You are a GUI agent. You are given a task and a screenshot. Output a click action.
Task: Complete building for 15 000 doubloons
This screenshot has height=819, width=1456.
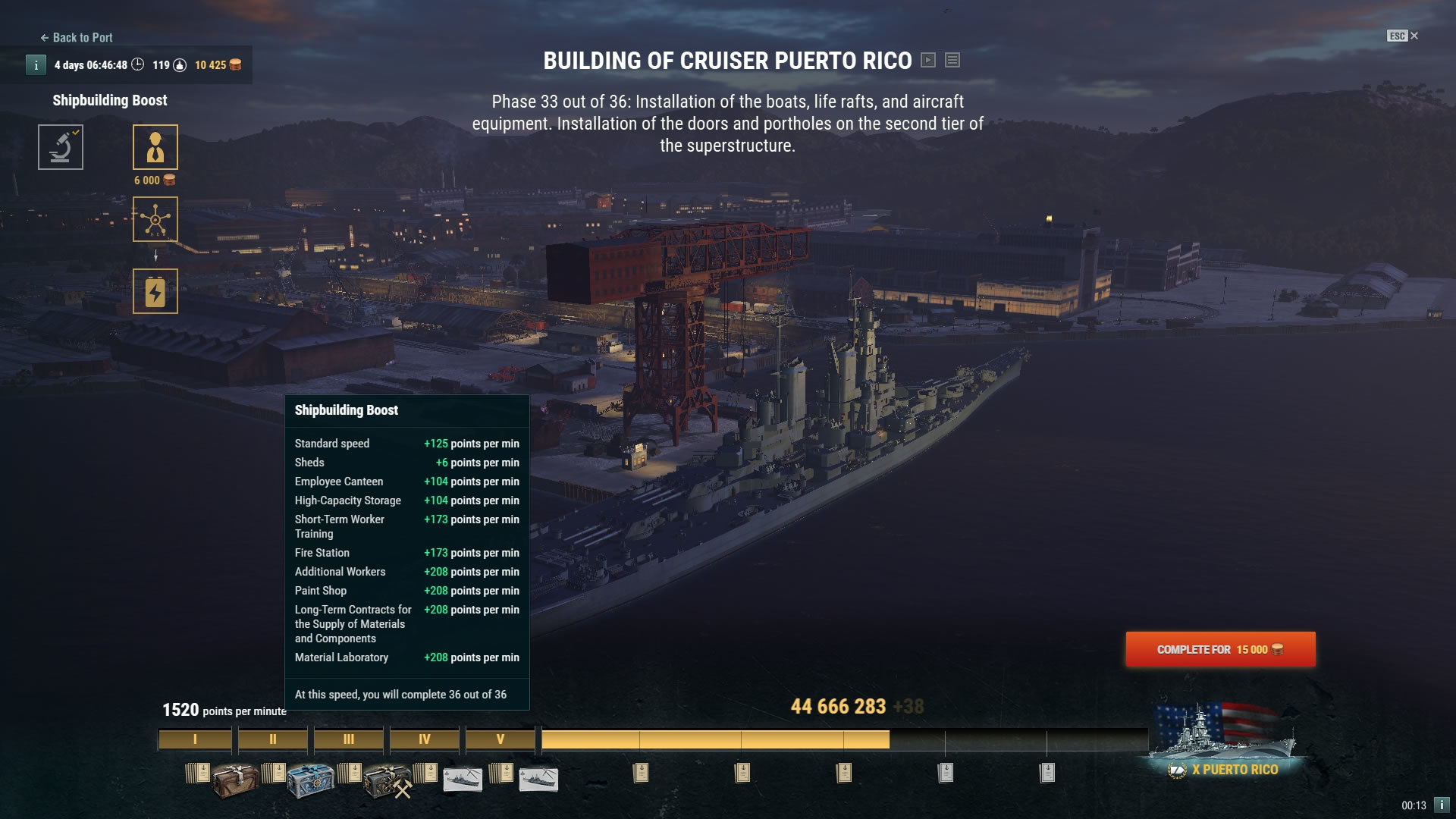(1220, 649)
